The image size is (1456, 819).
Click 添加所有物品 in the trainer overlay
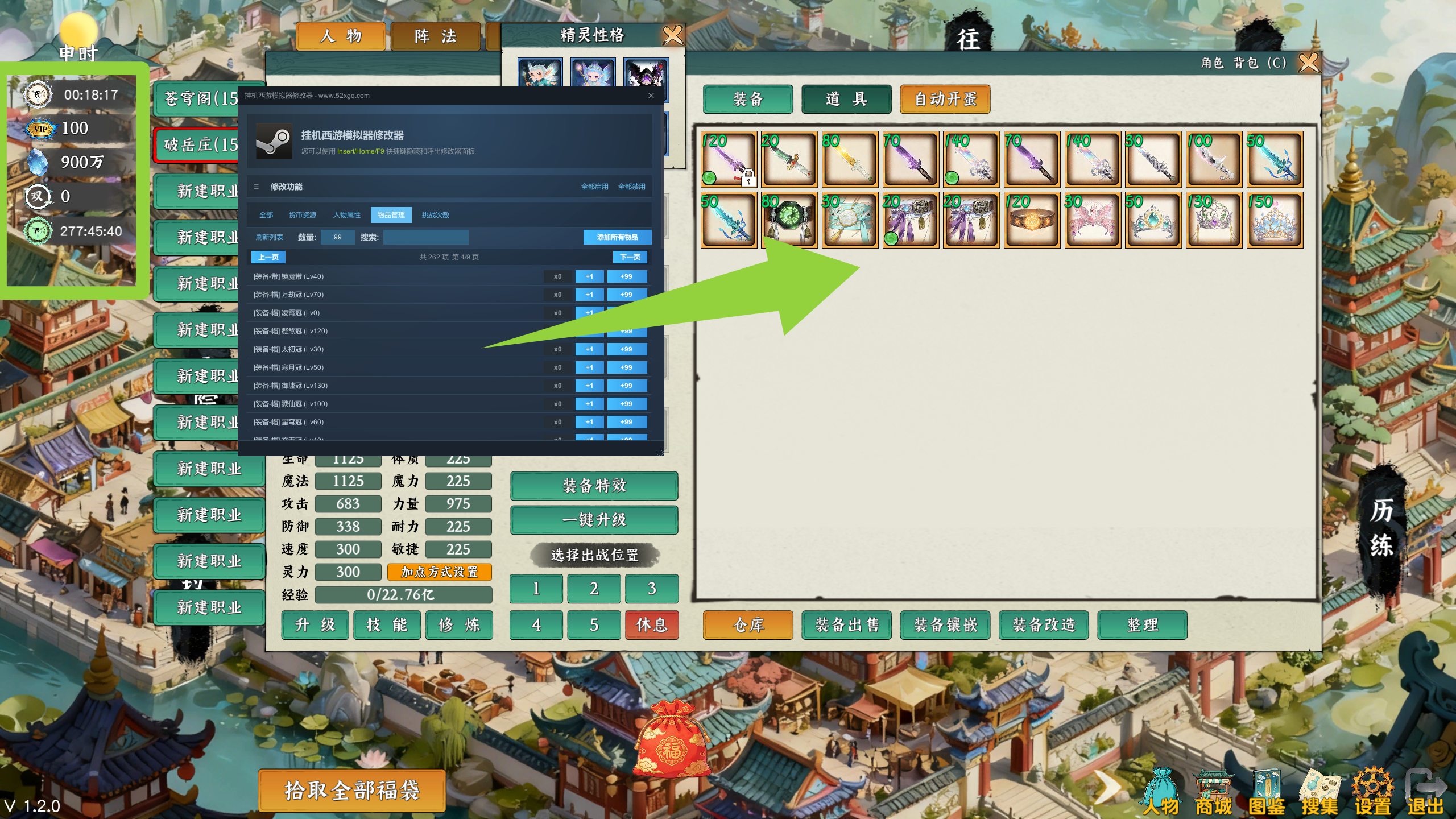617,237
